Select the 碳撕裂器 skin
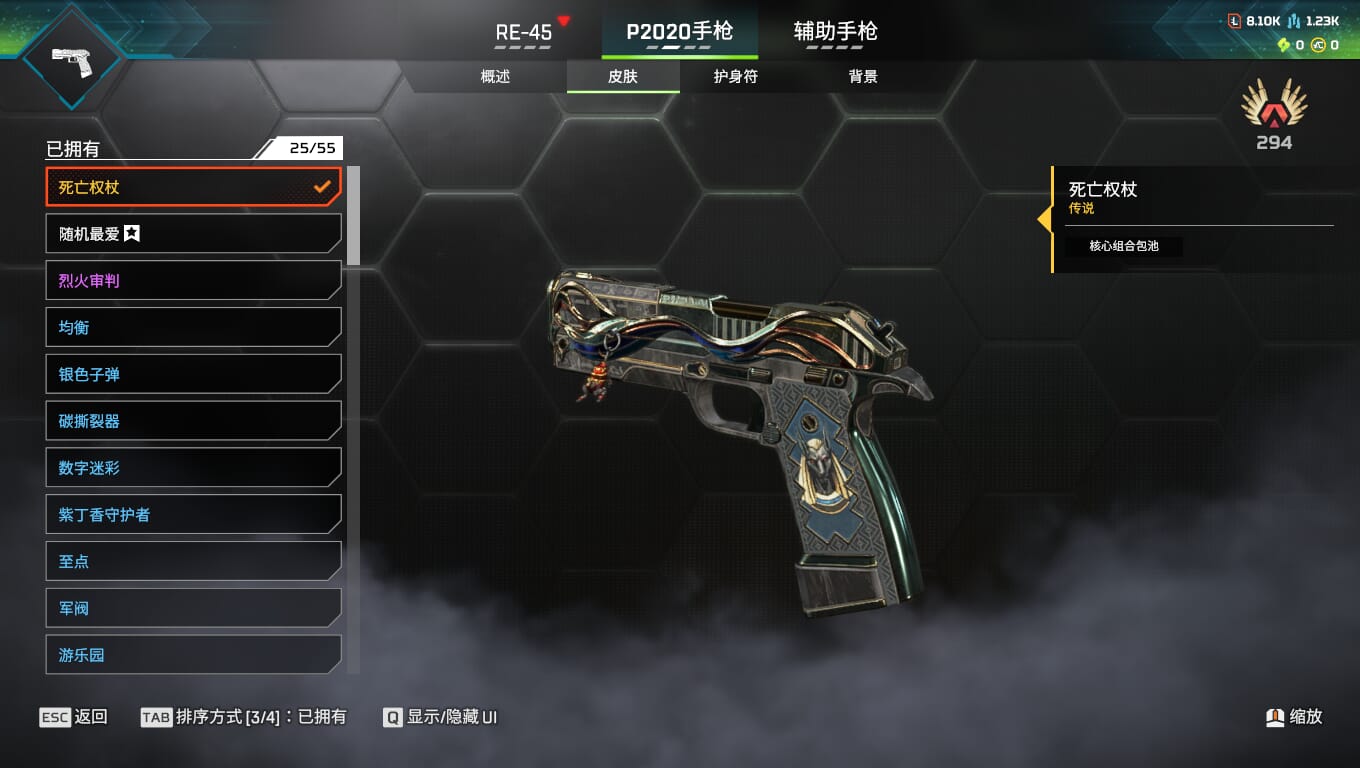 click(x=193, y=422)
